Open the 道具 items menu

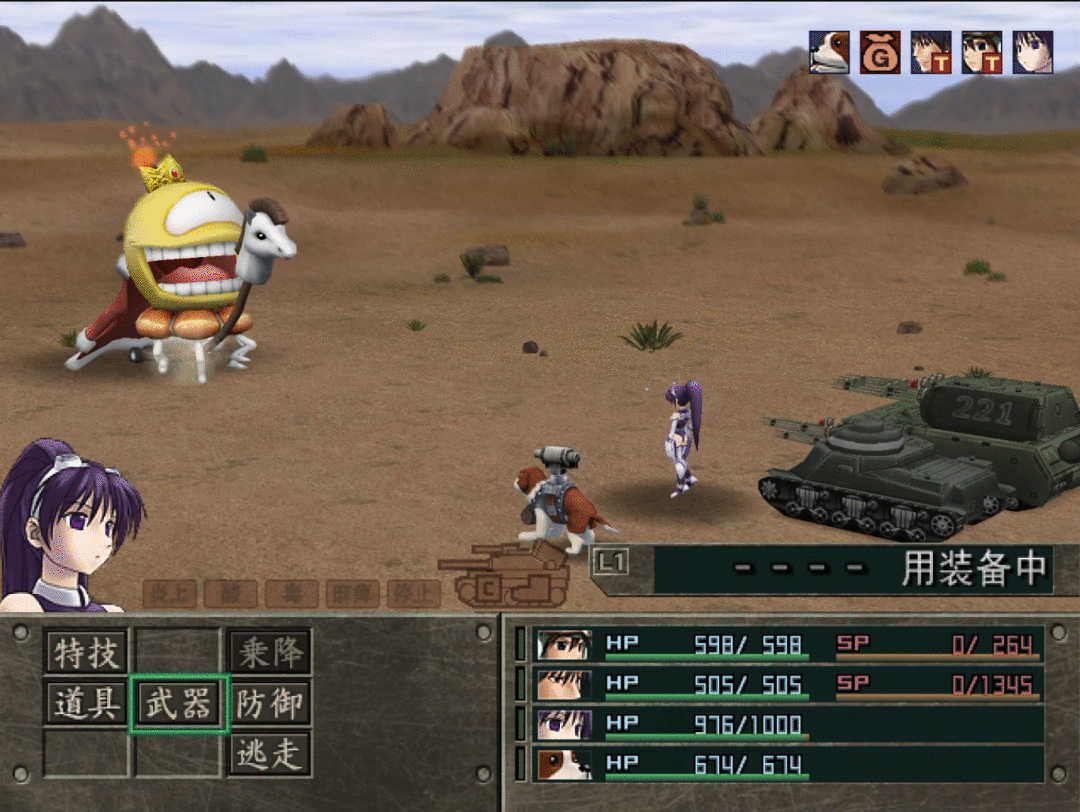(87, 703)
